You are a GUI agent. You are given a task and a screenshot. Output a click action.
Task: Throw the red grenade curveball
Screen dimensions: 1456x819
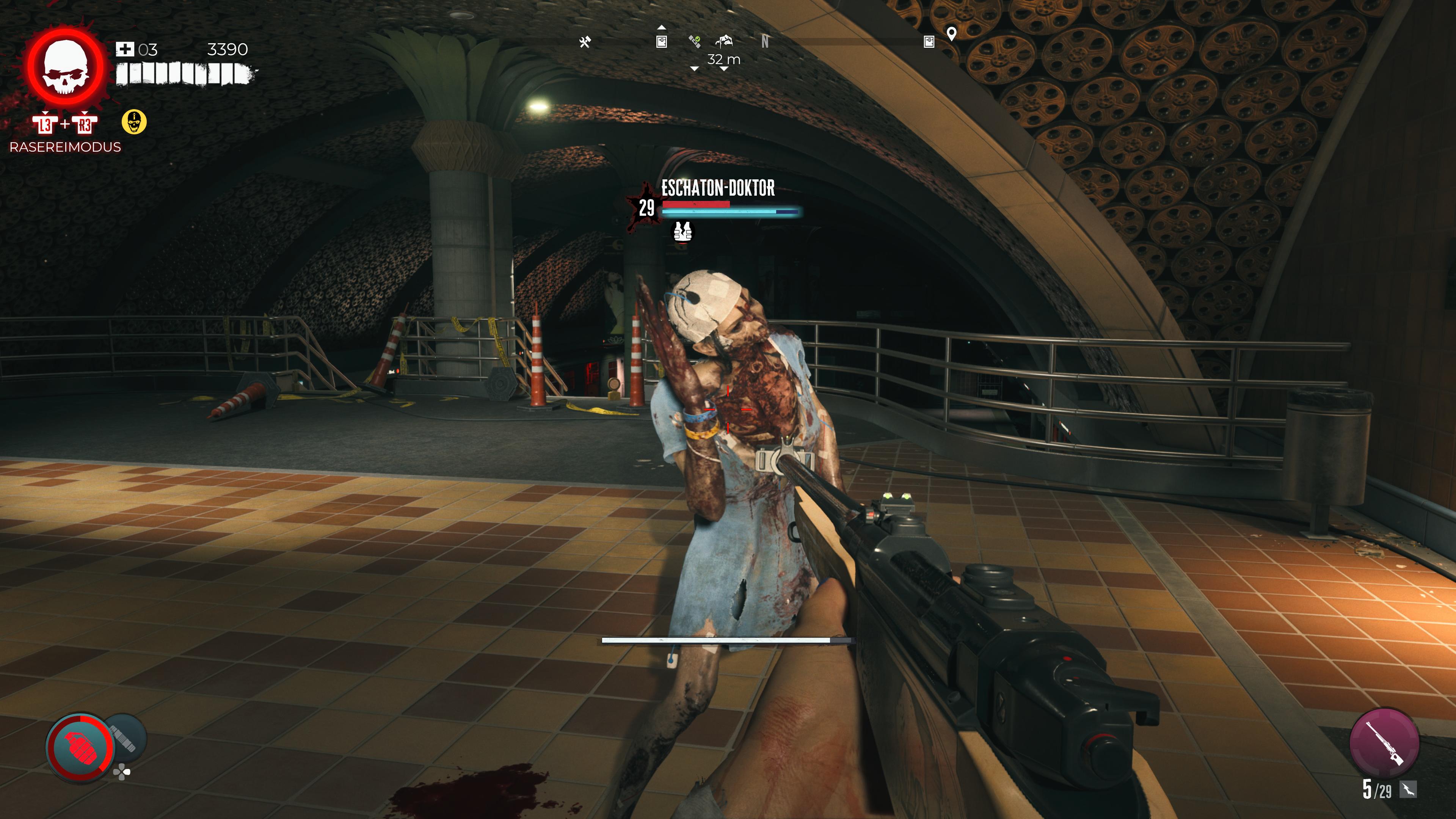pos(81,746)
